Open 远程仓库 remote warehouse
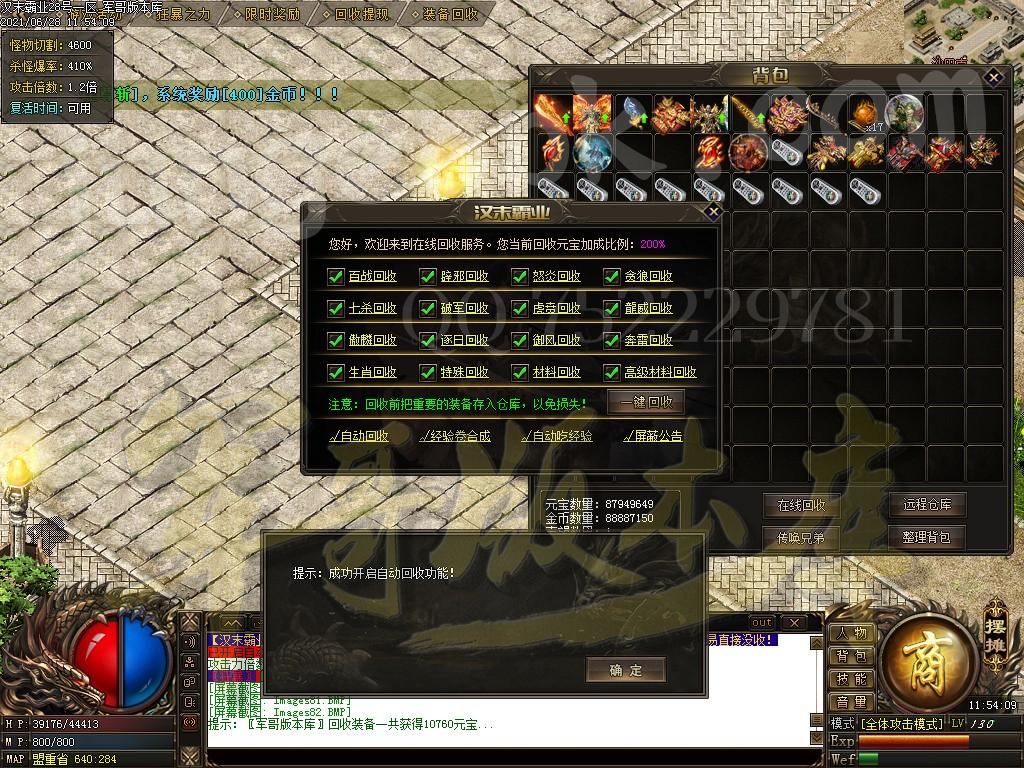This screenshot has width=1024, height=768. point(927,505)
